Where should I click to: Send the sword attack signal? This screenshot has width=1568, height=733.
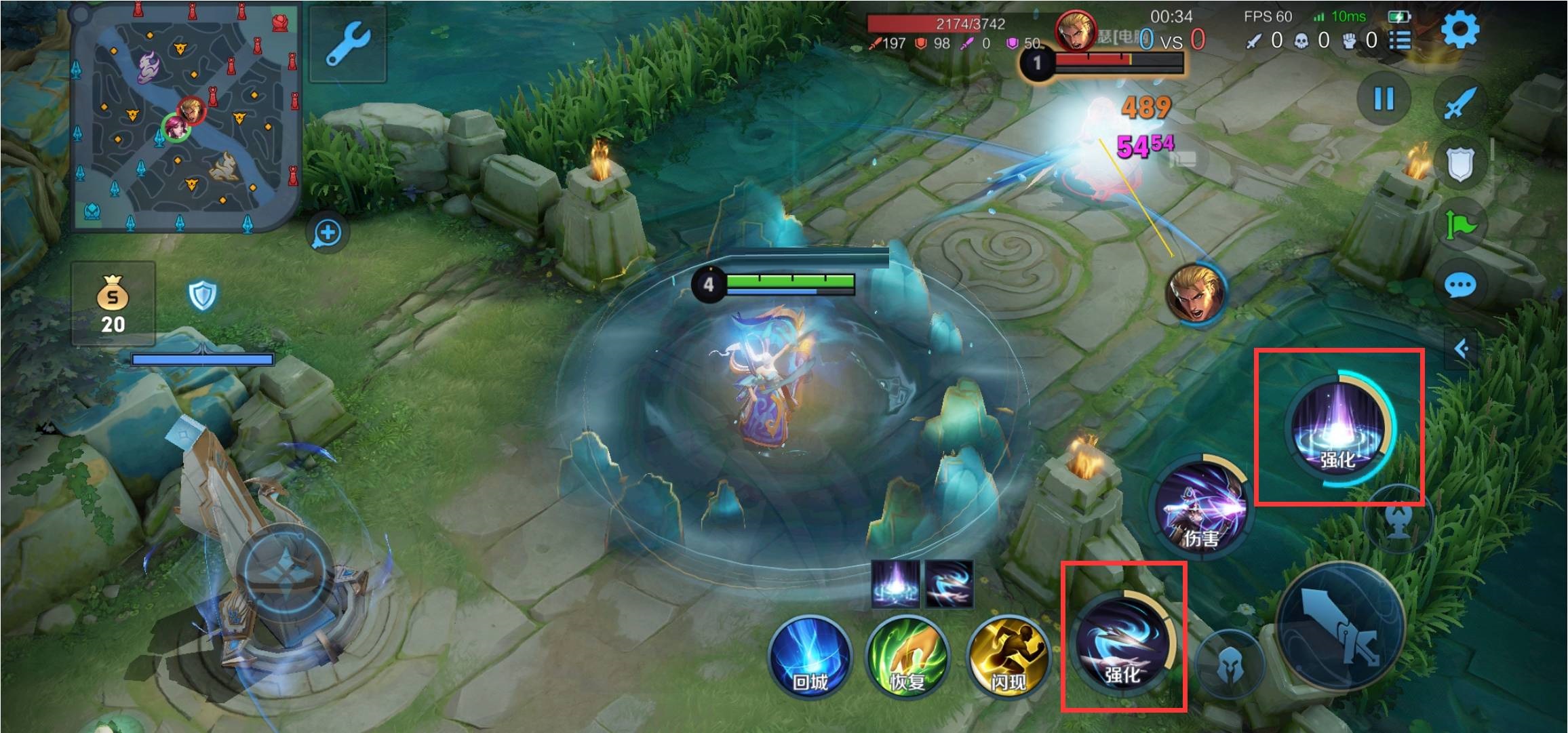pos(1459,103)
